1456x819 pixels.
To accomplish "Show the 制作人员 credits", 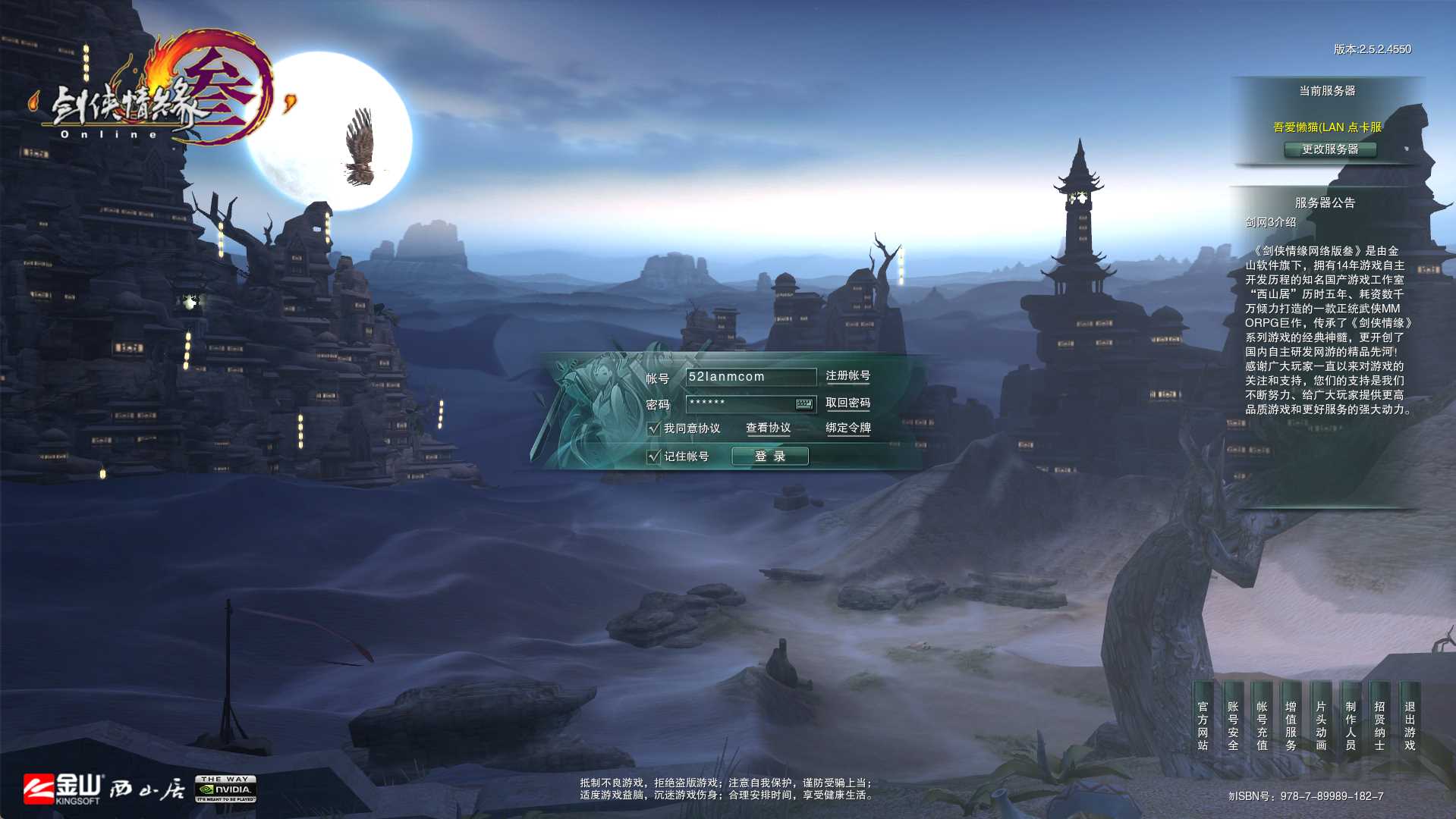I will 1351,726.
